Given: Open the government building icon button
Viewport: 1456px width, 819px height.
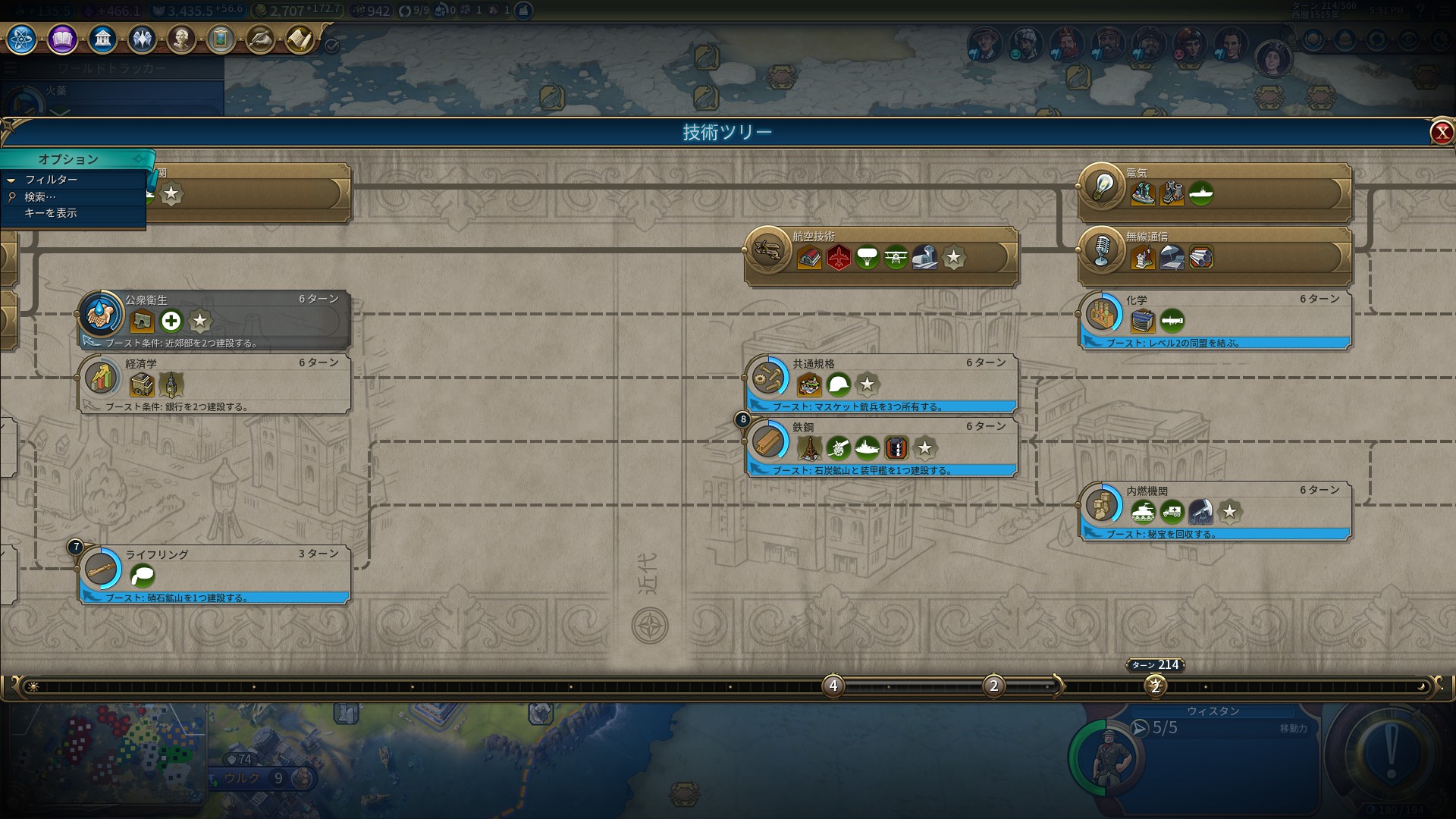Looking at the screenshot, I should pos(102,39).
